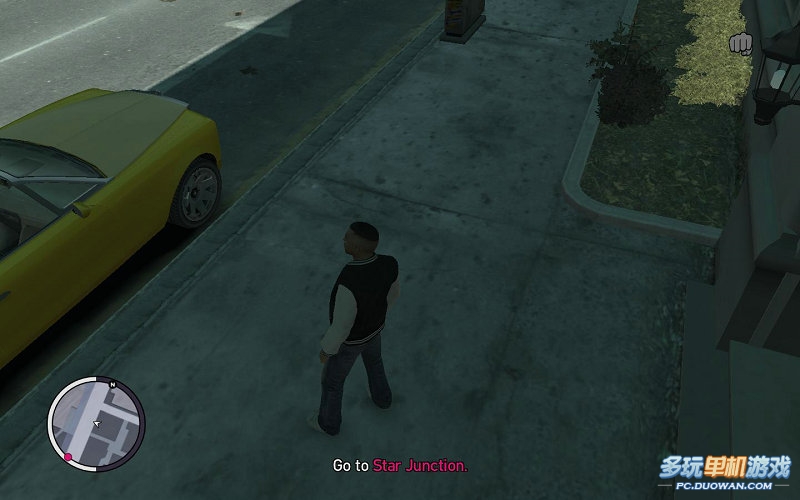Click the pink destination blip on the radar
This screenshot has width=800, height=500.
tap(68, 457)
